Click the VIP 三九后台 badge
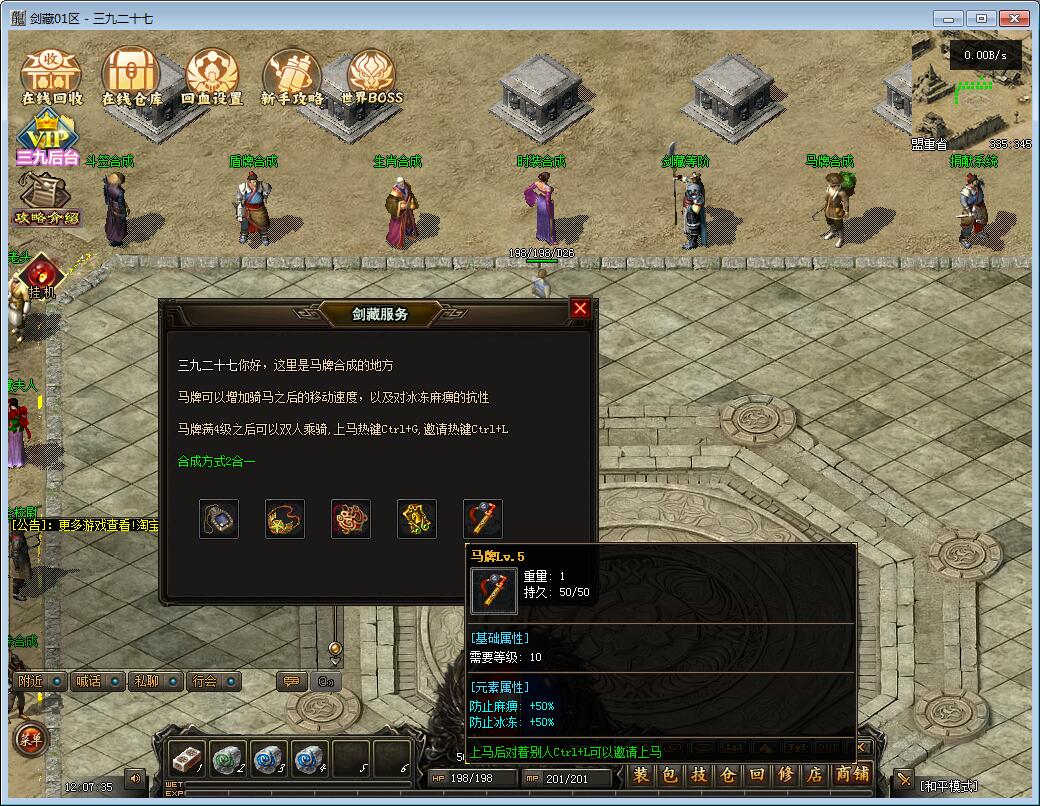 pos(46,140)
